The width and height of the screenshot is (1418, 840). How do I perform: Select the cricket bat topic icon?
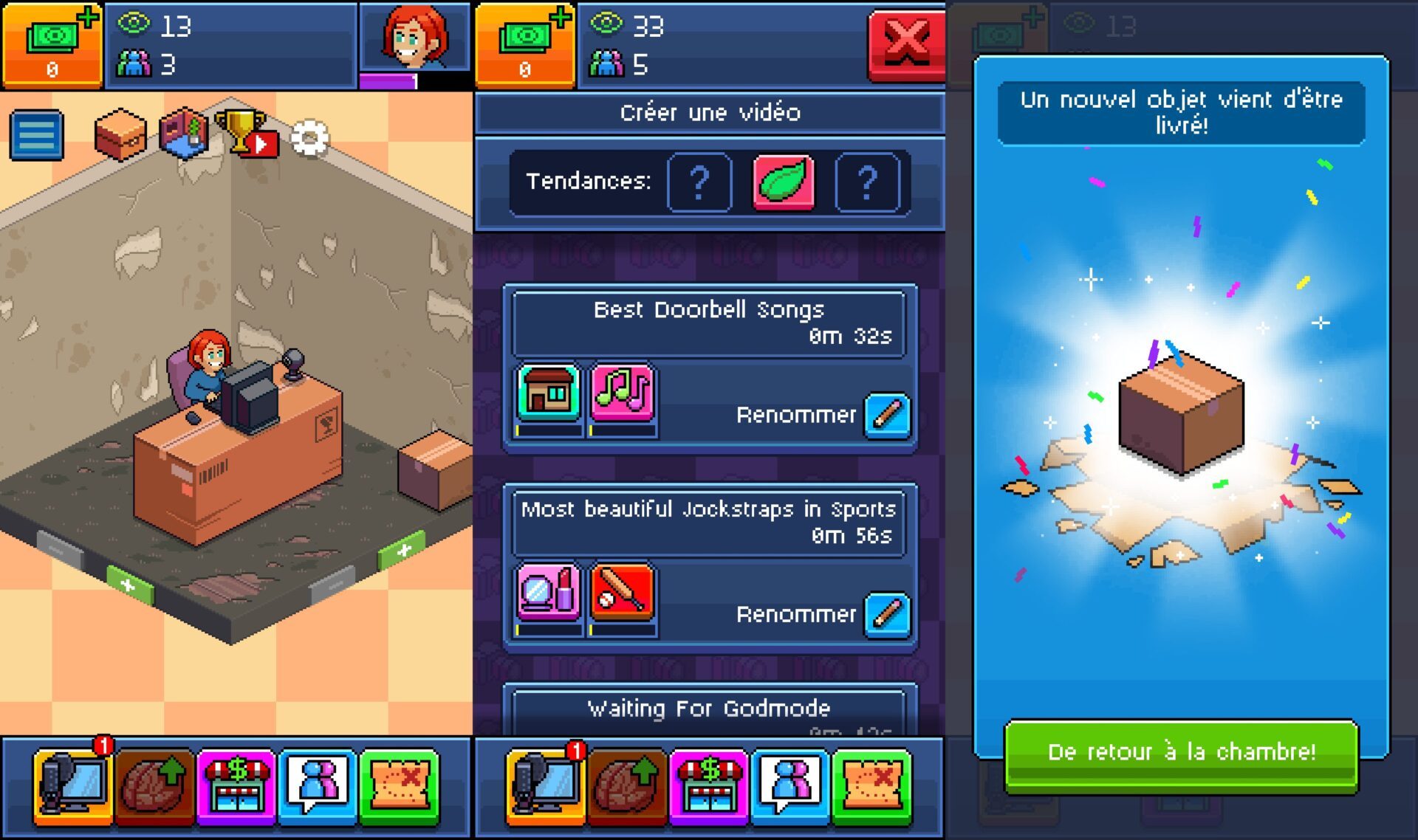coord(622,592)
